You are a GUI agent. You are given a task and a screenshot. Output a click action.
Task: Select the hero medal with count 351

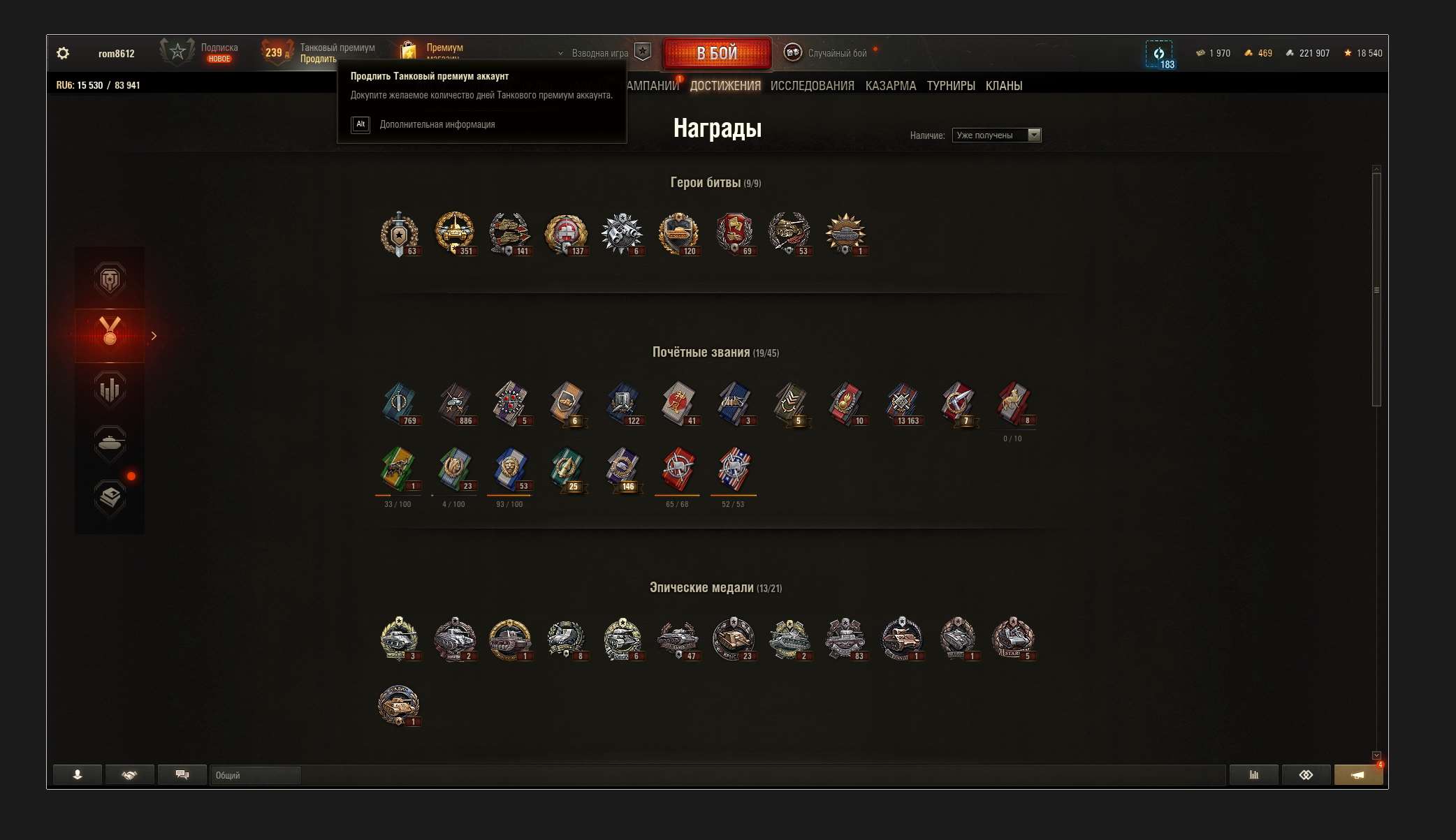pos(454,233)
